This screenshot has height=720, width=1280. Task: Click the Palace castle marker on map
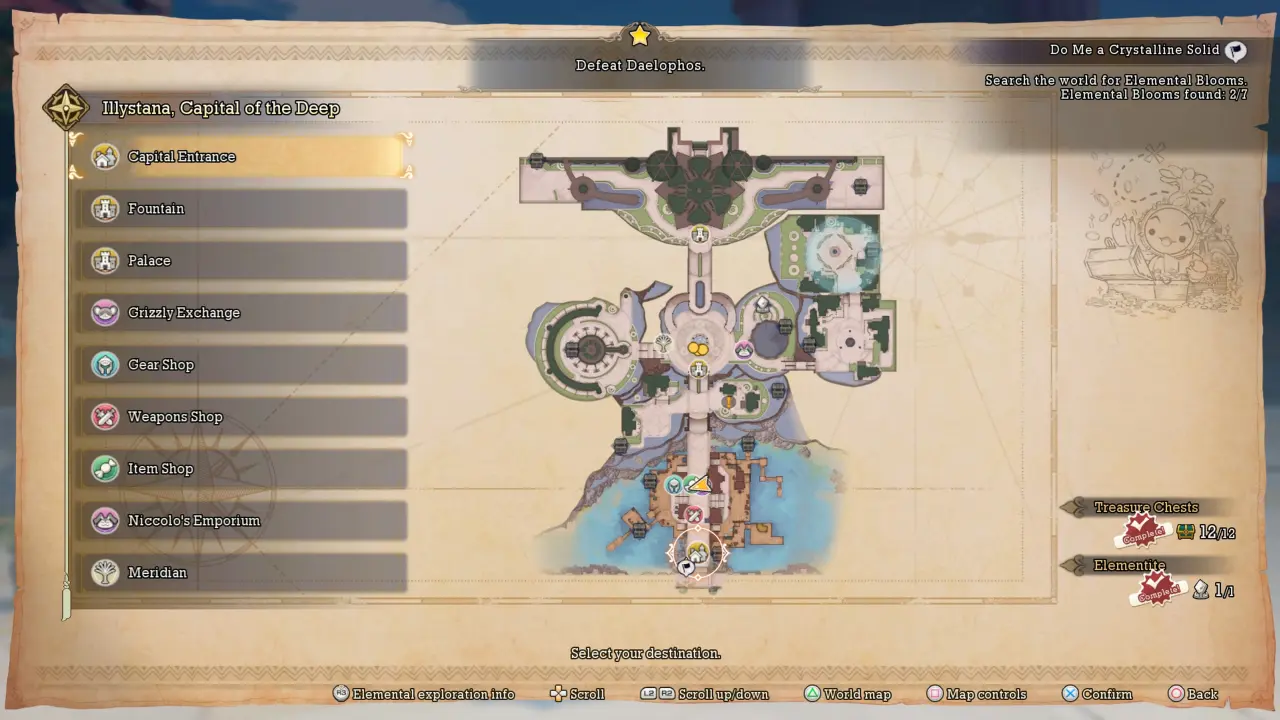tap(699, 235)
